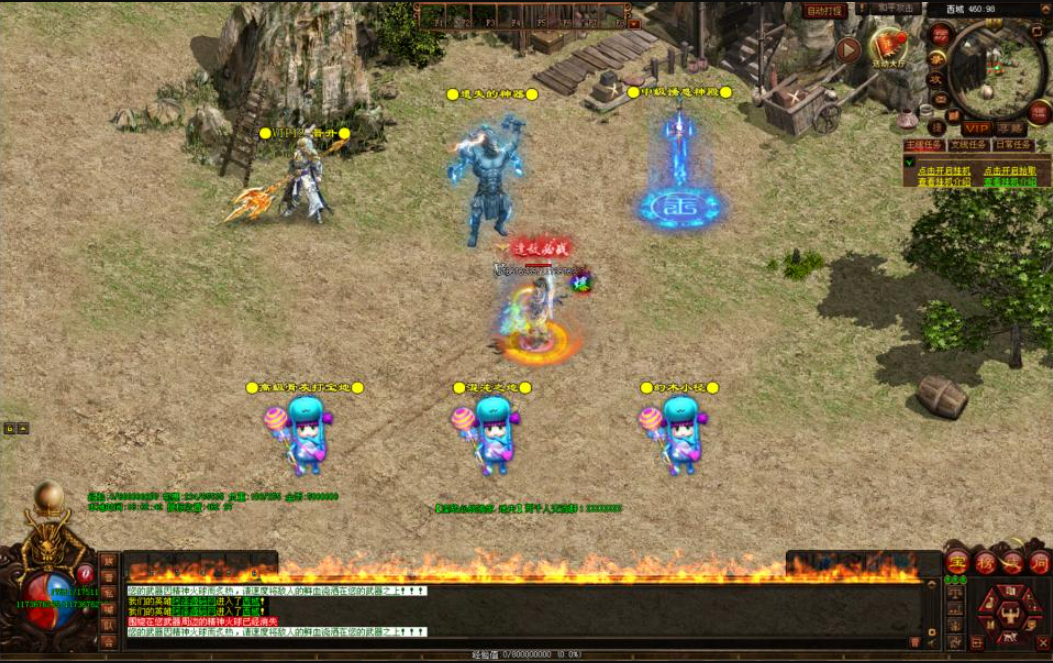The image size is (1053, 663).
Task: Switch to the 日常任务 quest tab
Action: [1012, 145]
